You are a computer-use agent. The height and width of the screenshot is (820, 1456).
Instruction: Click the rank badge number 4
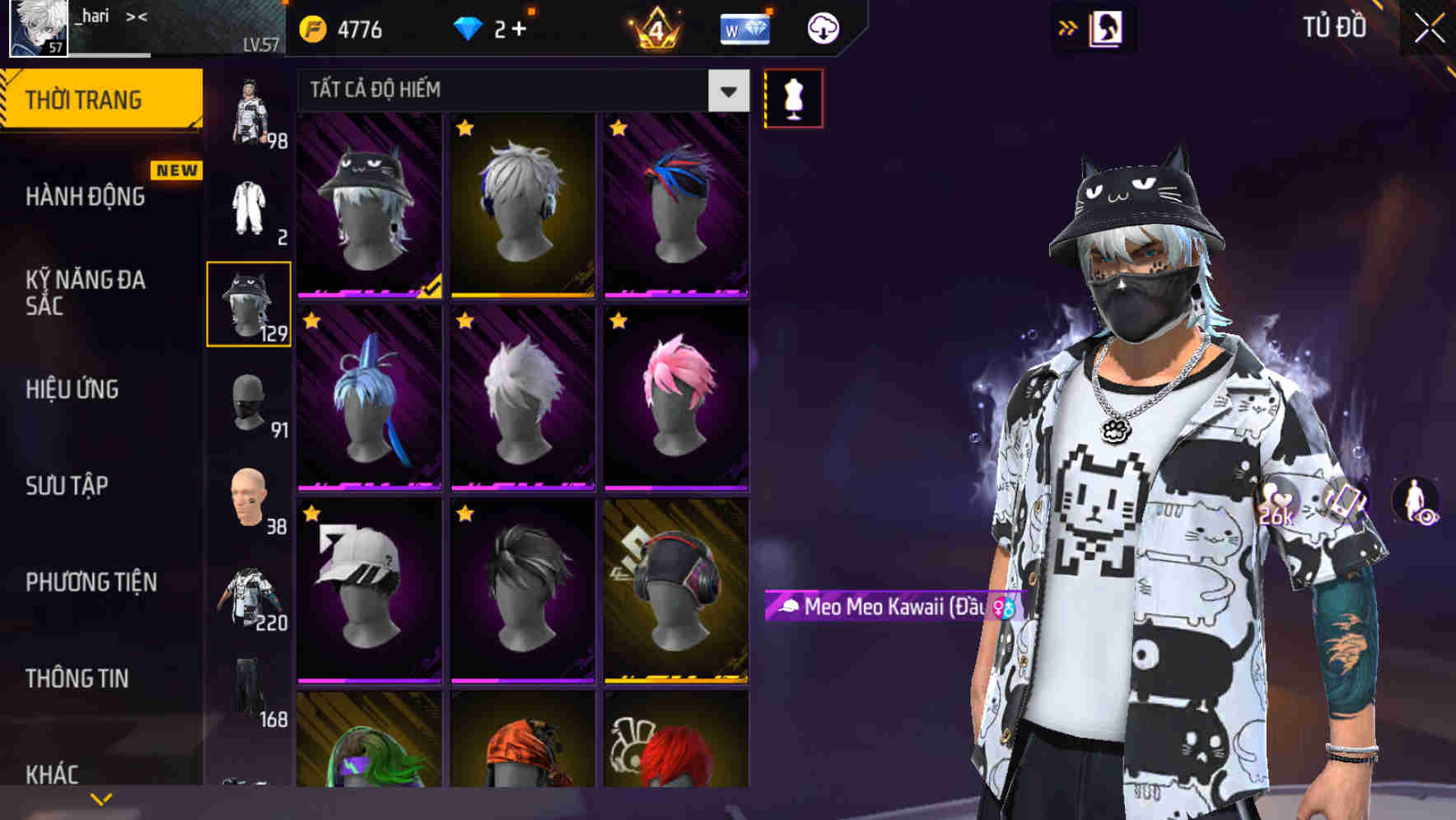pos(655,27)
